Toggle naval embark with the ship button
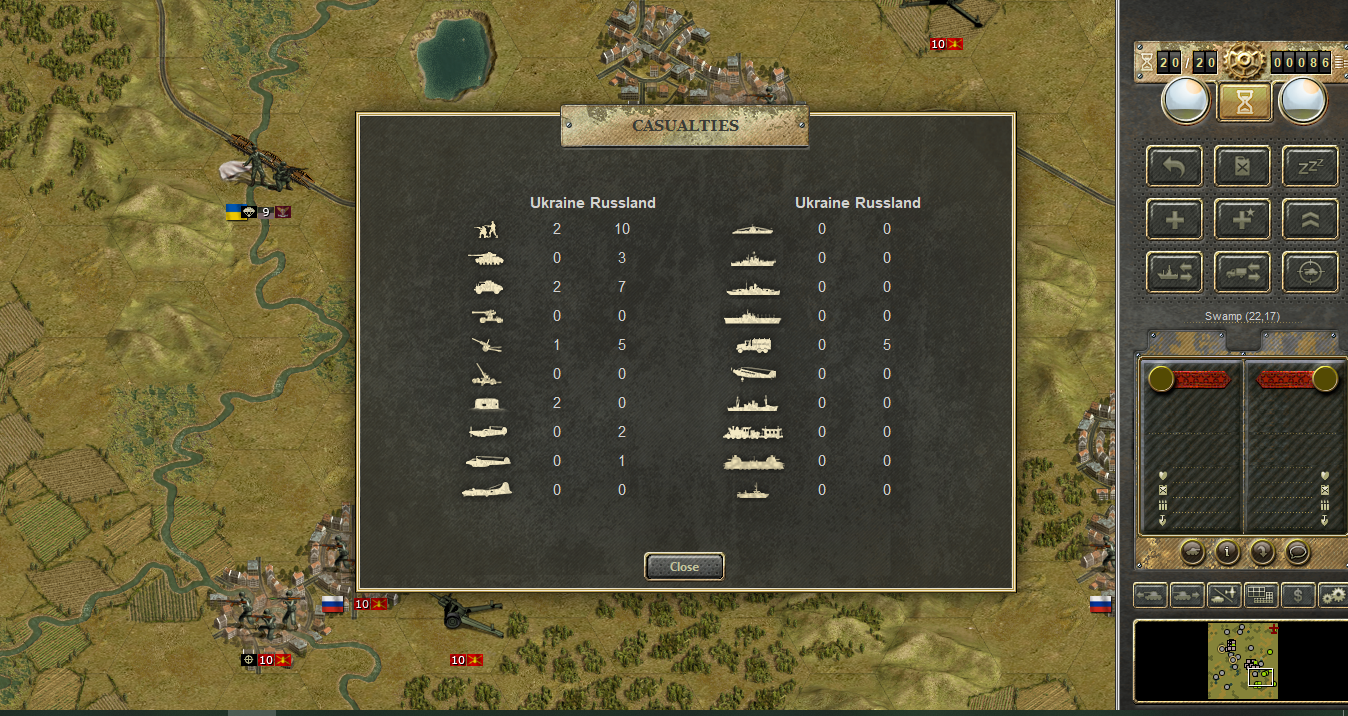 (1175, 272)
